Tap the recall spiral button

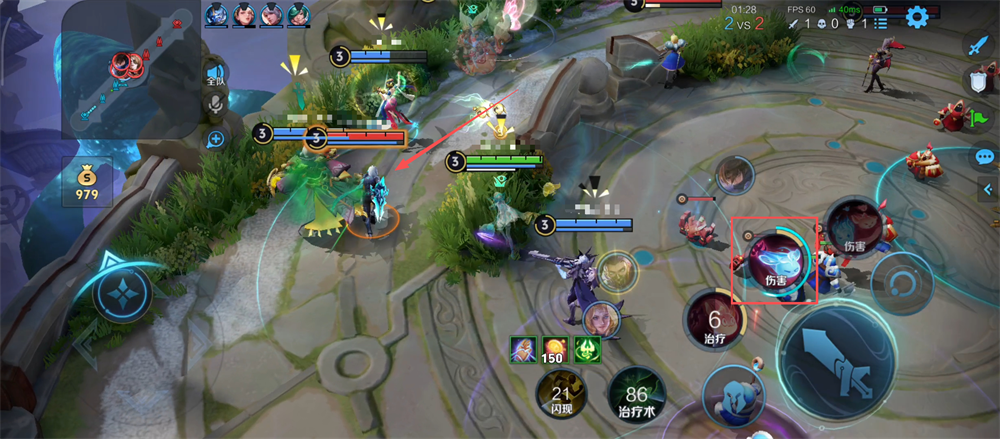coord(901,283)
